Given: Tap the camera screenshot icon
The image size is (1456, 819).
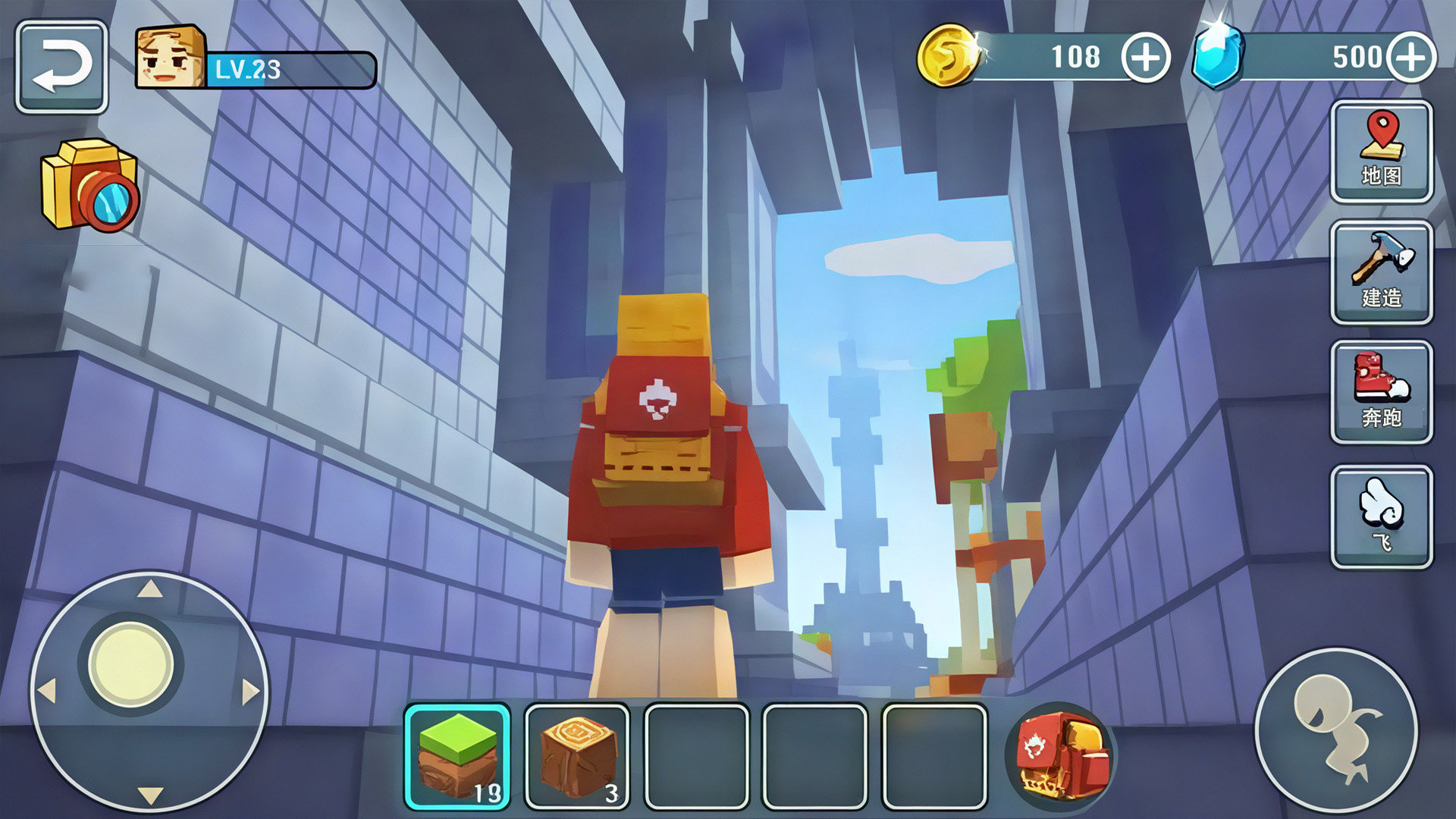Looking at the screenshot, I should [x=90, y=184].
